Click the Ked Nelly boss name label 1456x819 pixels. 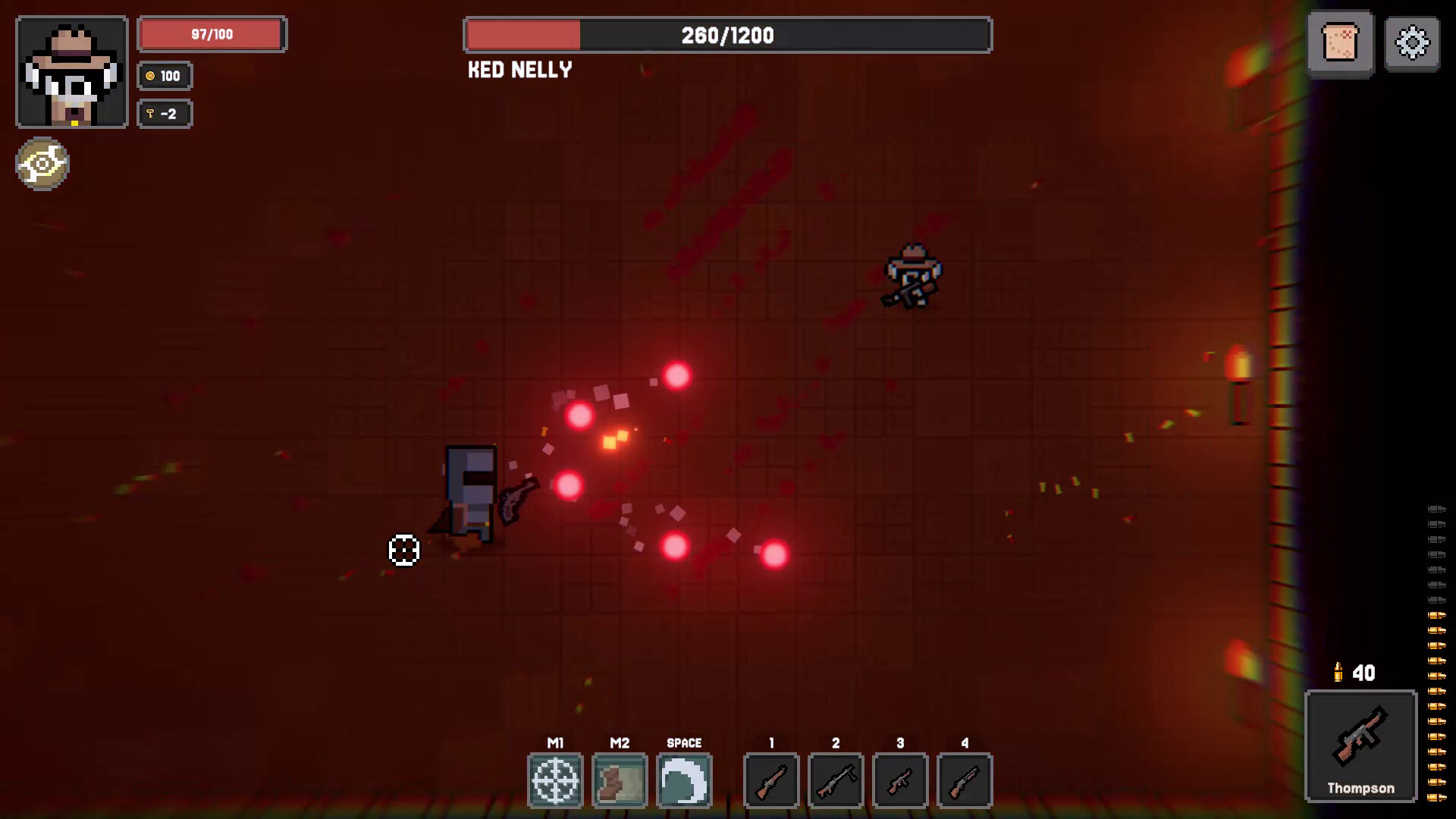coord(519,70)
